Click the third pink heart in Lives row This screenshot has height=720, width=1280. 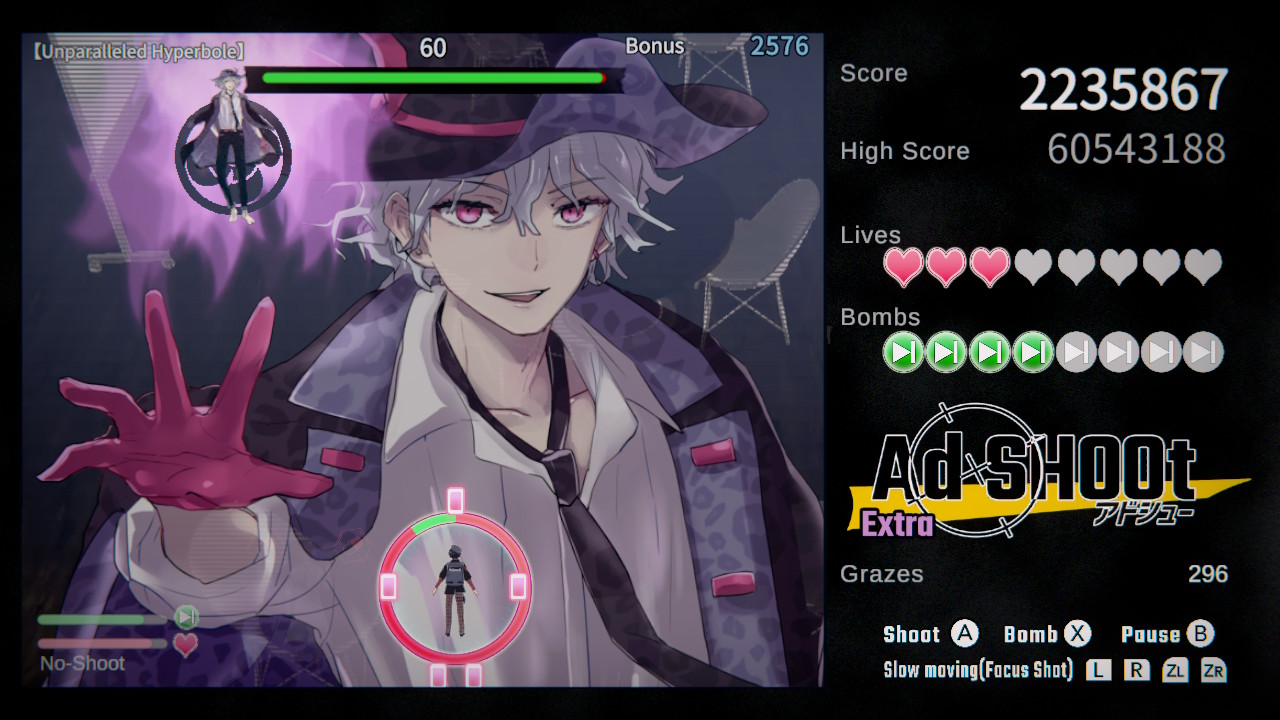tap(989, 267)
